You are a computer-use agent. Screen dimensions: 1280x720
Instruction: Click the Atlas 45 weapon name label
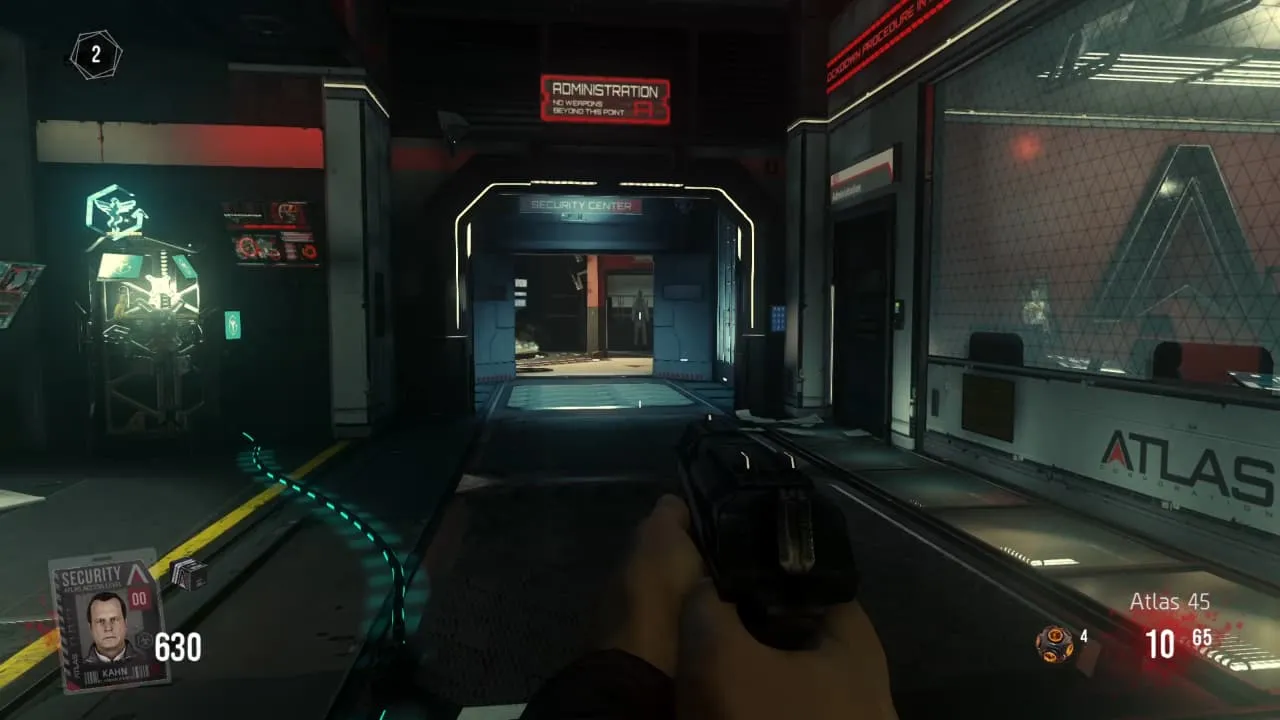click(1169, 602)
